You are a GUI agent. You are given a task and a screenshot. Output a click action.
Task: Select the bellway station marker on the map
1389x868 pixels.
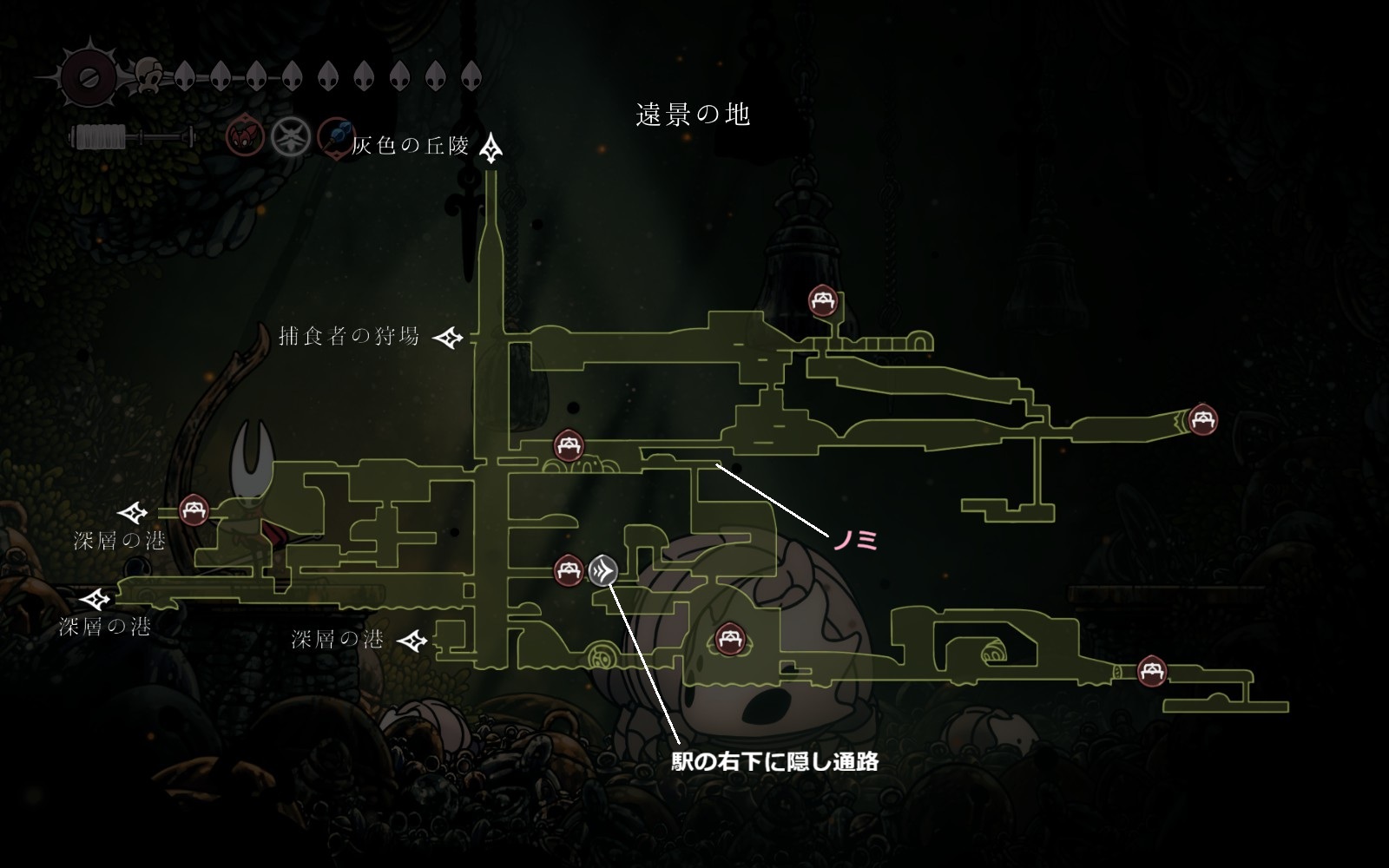(603, 570)
